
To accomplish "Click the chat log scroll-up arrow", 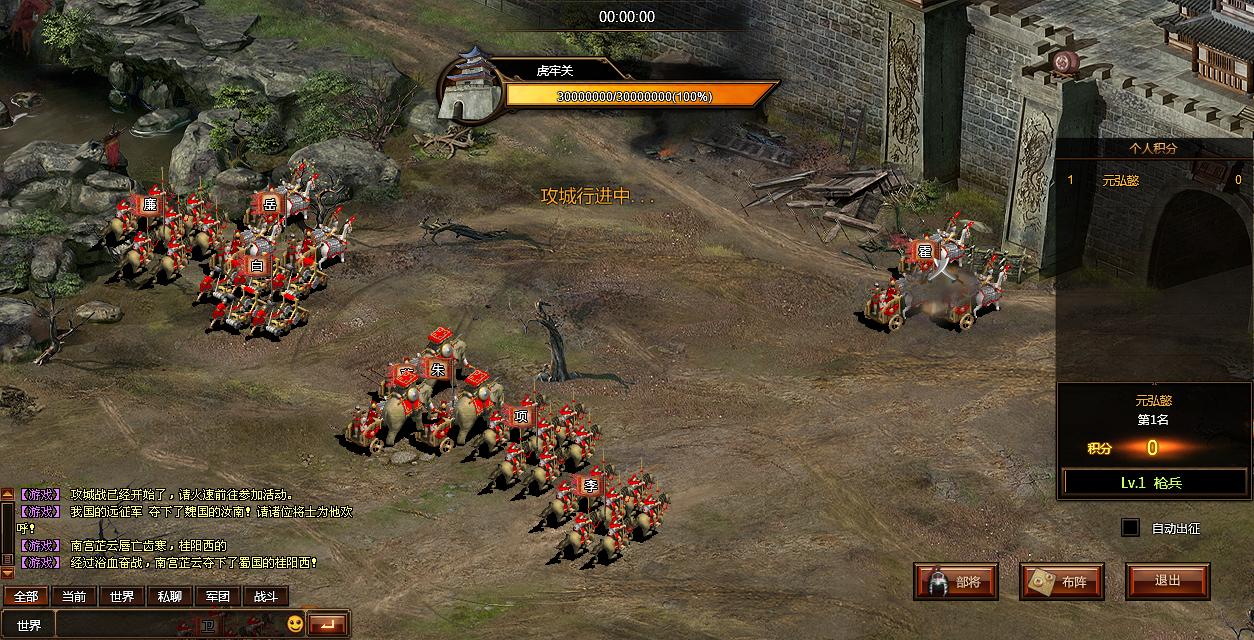I will [7, 494].
